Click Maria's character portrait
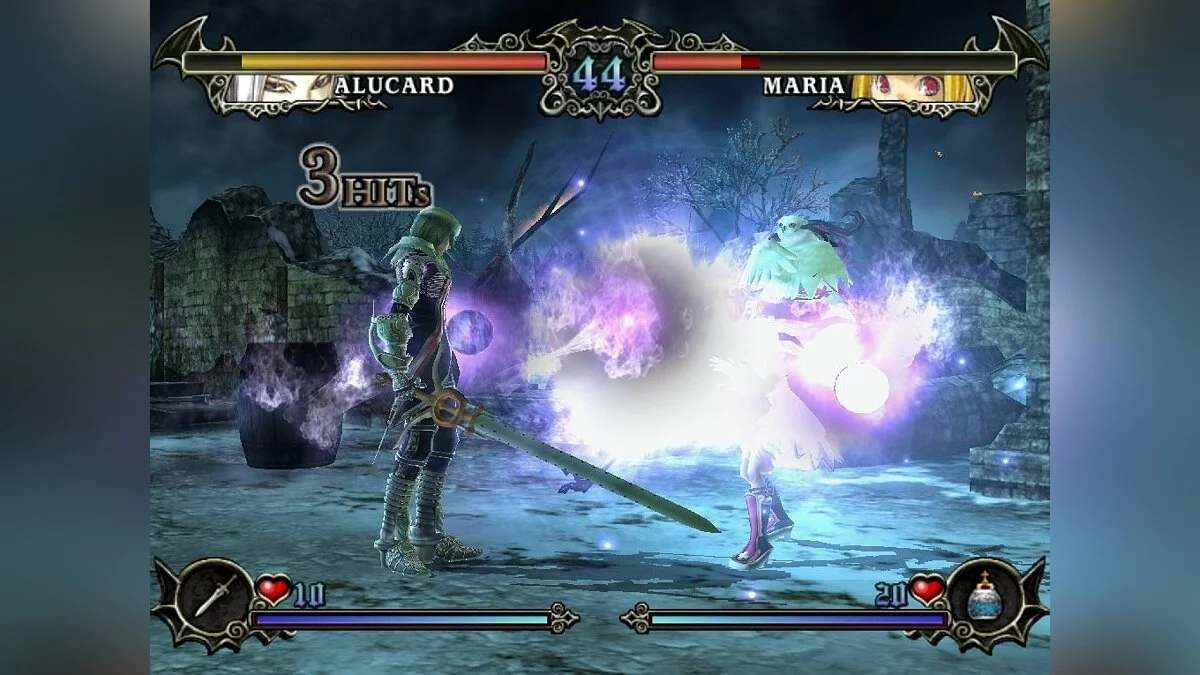This screenshot has width=1200, height=675. (907, 87)
